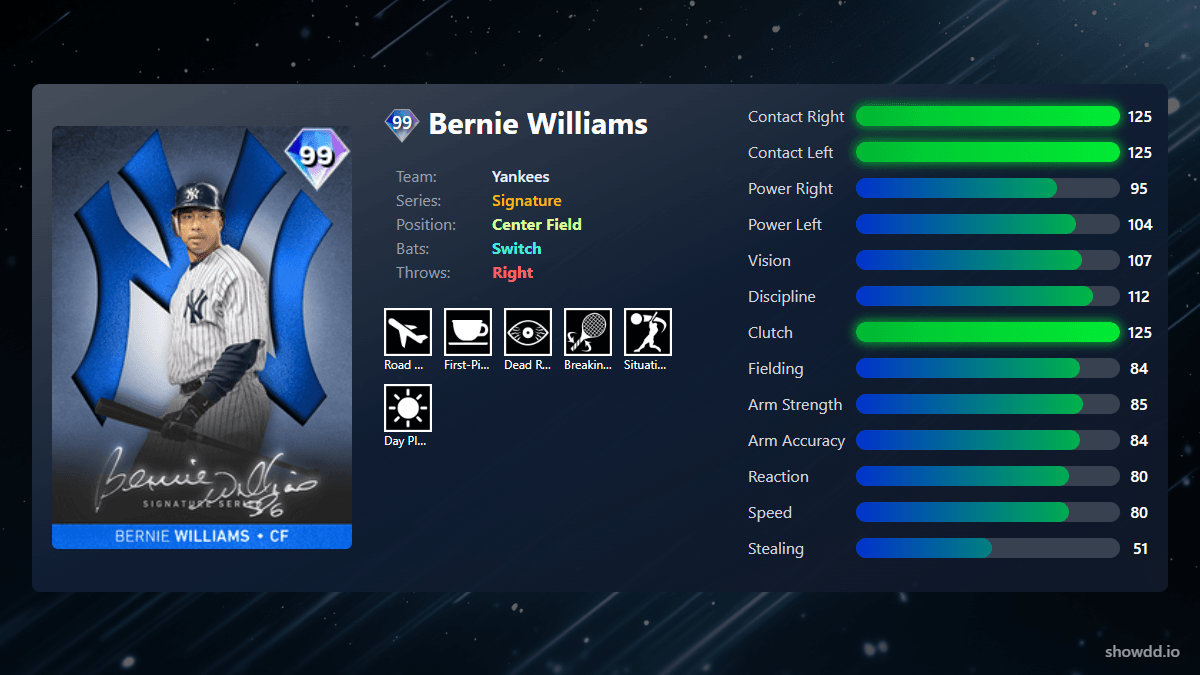Open the Bernie Williams card artwork
1200x675 pixels.
click(202, 337)
